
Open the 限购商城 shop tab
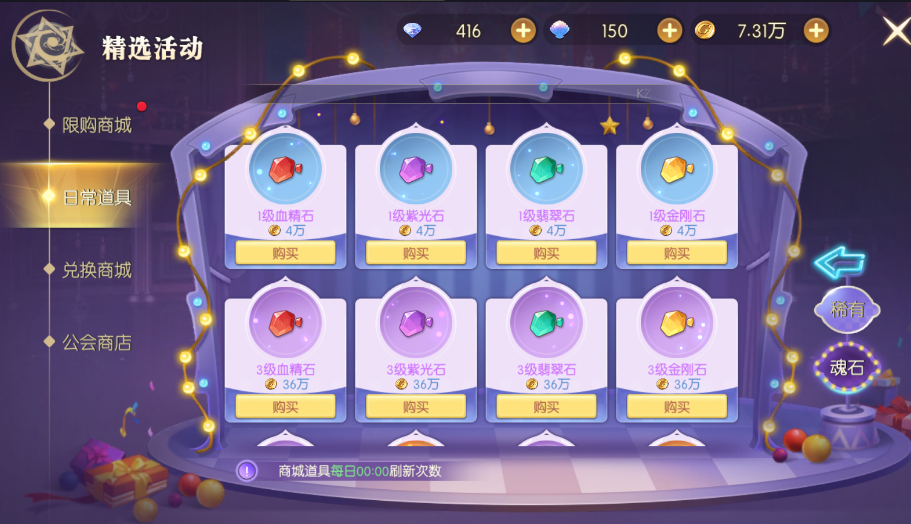click(x=97, y=125)
